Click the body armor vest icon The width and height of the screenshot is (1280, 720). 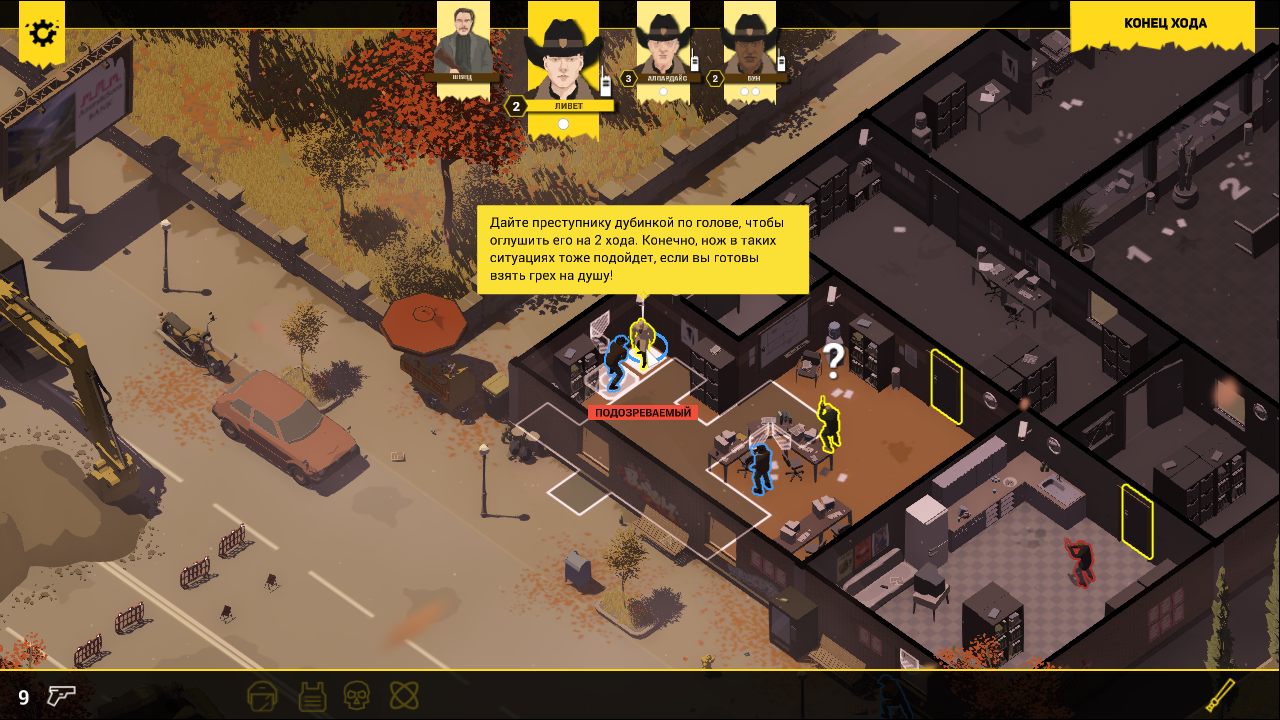coord(310,695)
